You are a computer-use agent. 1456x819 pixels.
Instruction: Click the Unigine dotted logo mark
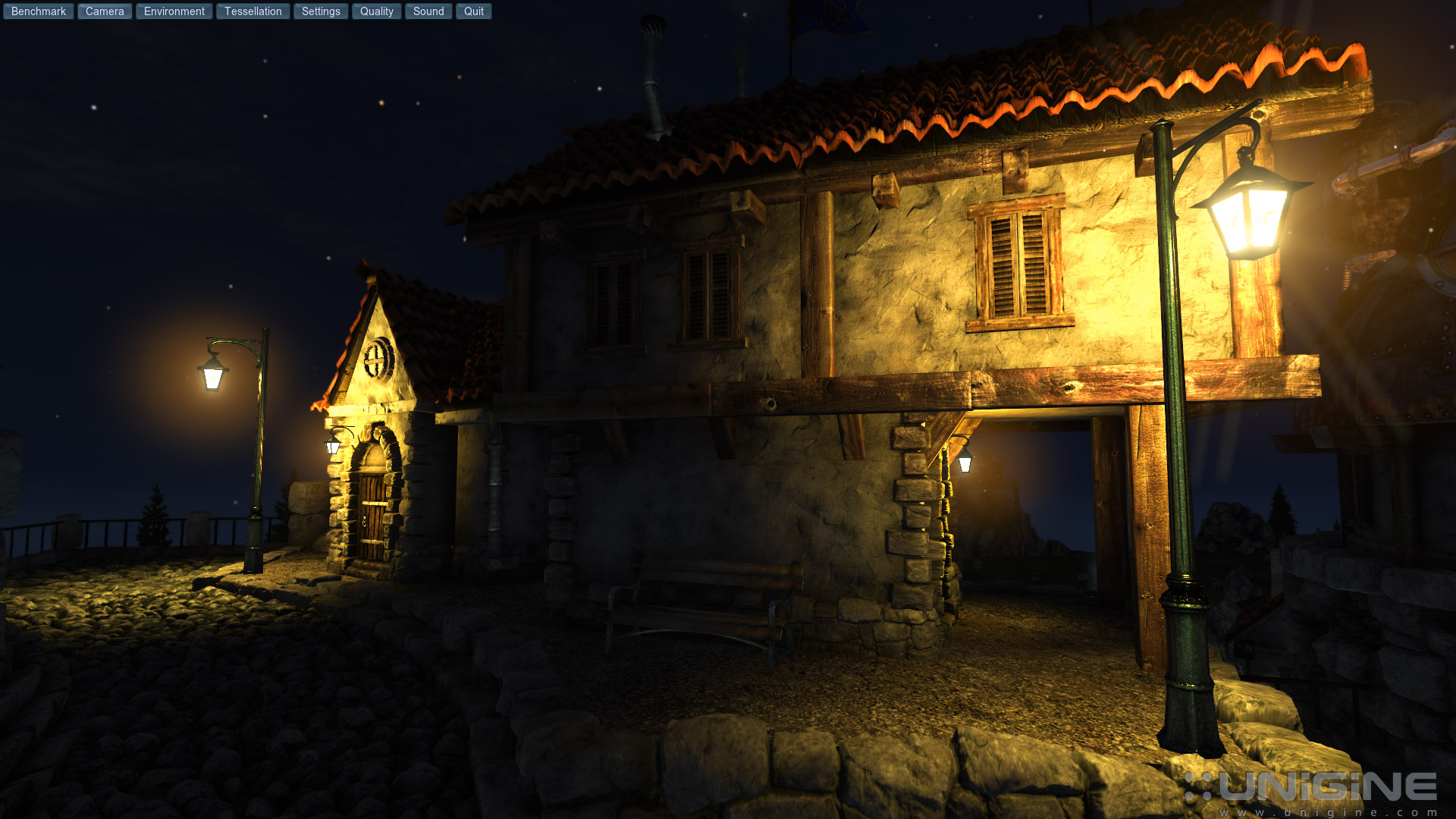click(x=1200, y=786)
